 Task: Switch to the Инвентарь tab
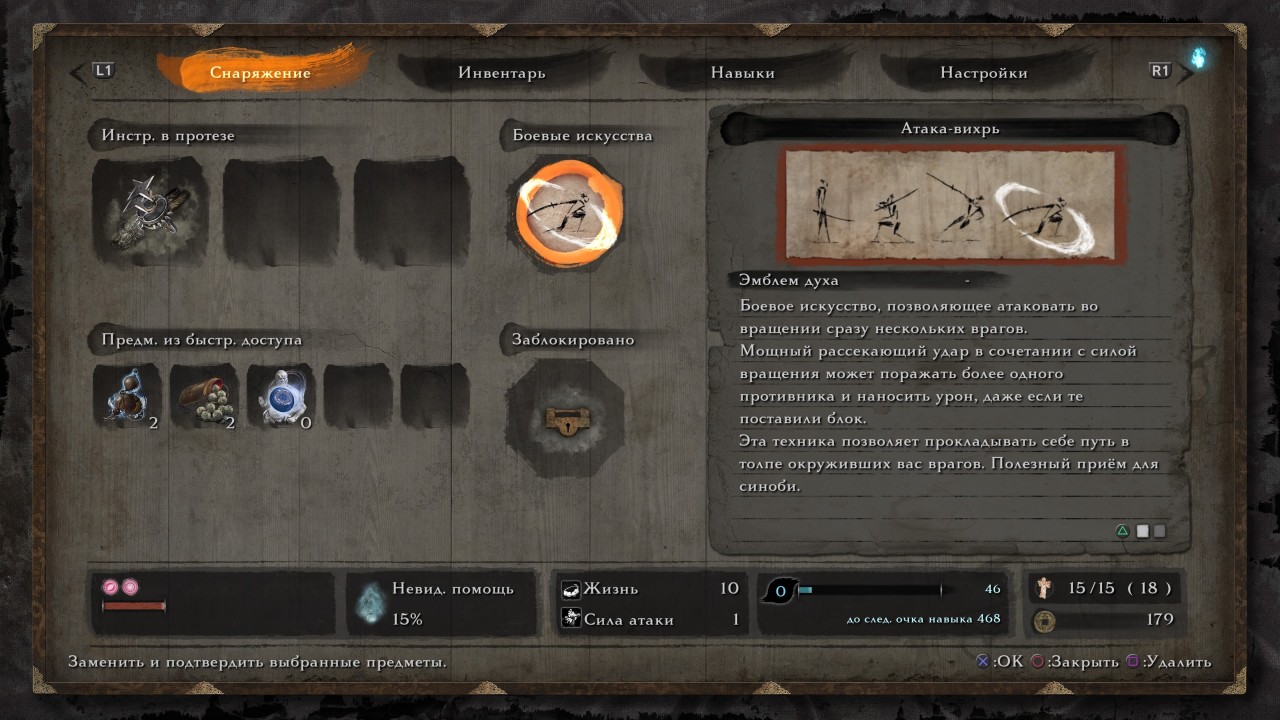pyautogui.click(x=504, y=72)
